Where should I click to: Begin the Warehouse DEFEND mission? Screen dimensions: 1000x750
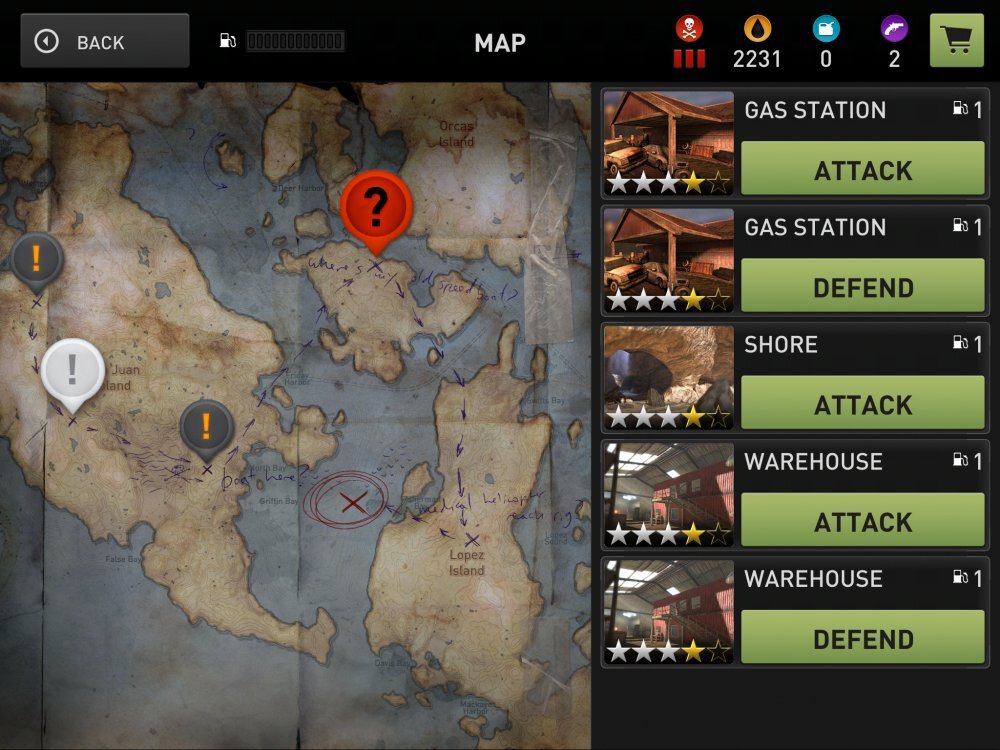[x=862, y=638]
